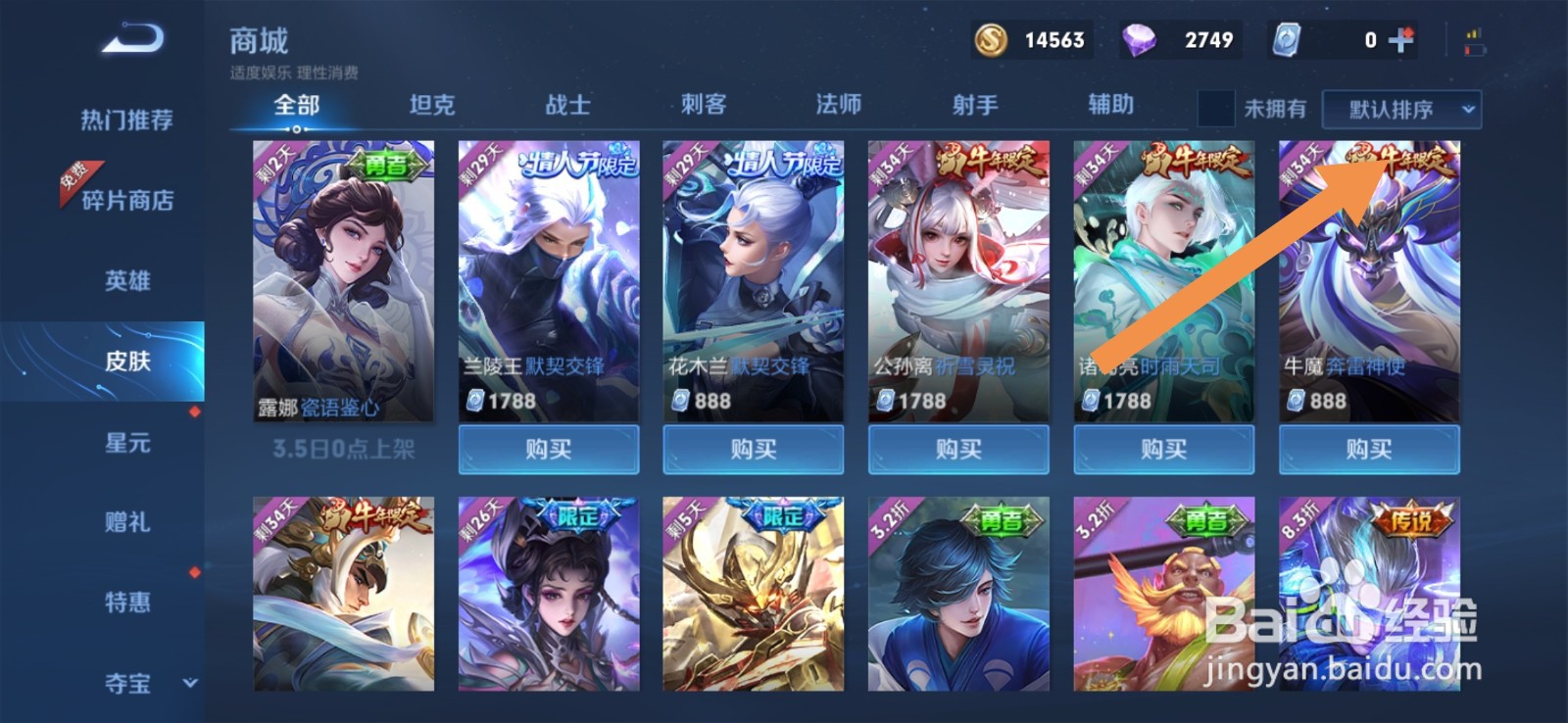Open the 露娜 瓷语鉴心 skin thumbnail
1568x723 pixels.
[x=343, y=284]
